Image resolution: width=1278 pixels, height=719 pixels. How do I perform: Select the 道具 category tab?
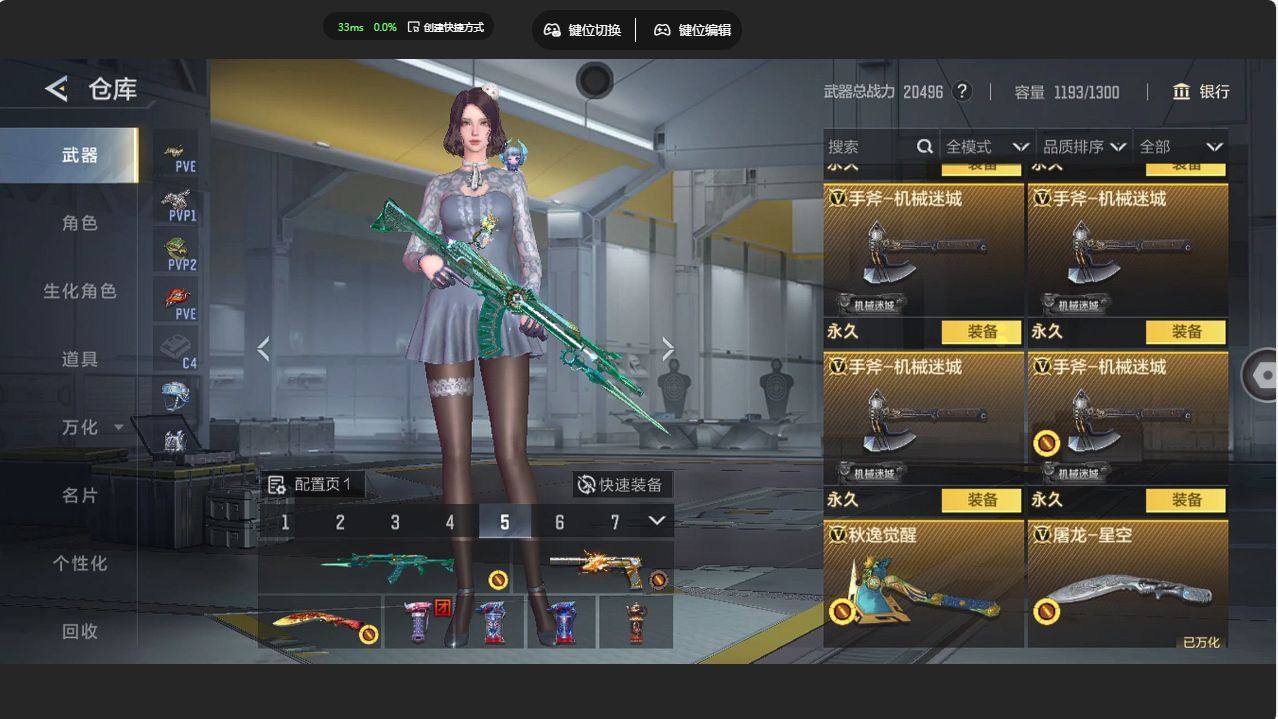point(80,359)
